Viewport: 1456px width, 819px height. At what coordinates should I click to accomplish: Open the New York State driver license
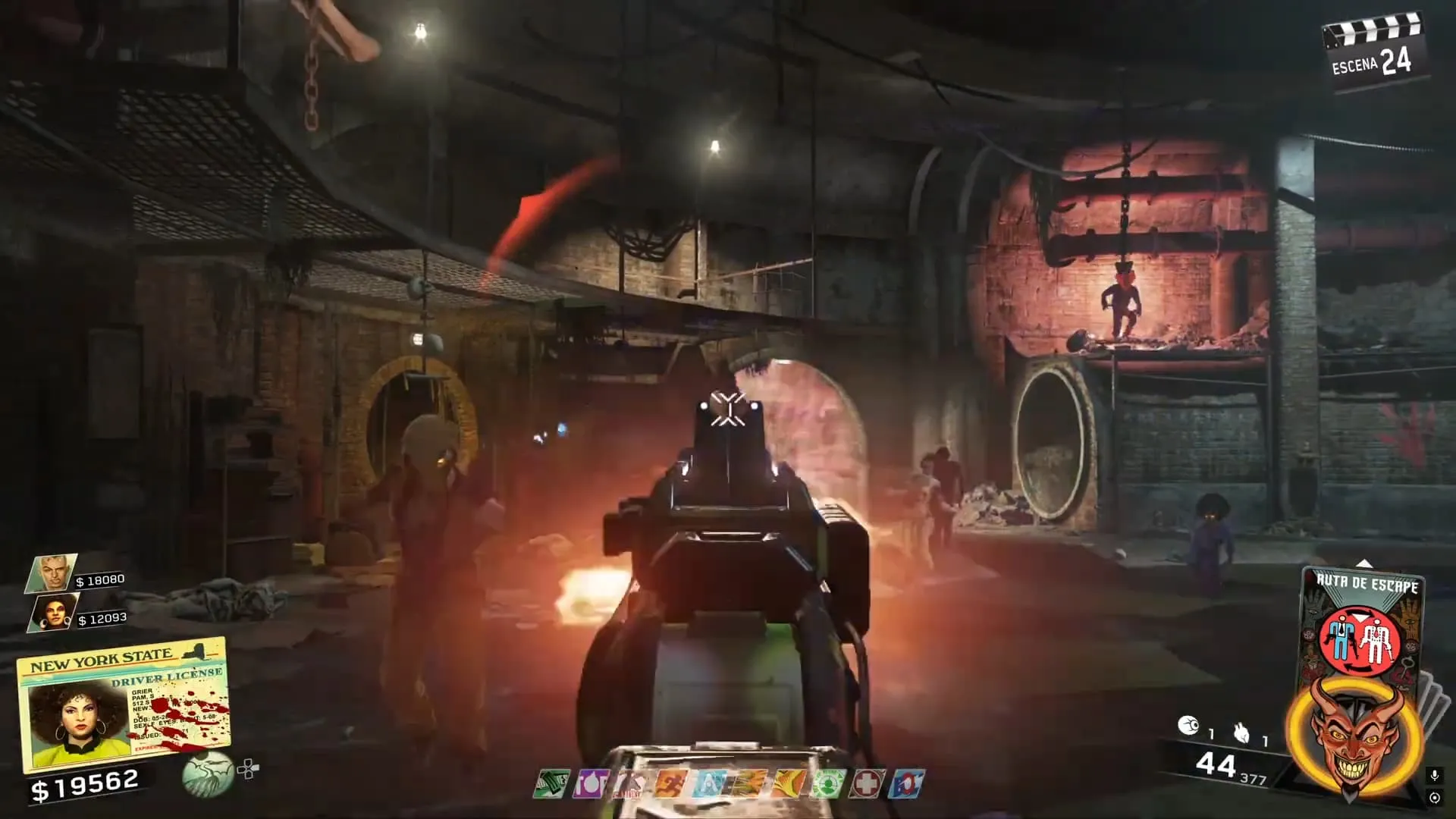(123, 703)
